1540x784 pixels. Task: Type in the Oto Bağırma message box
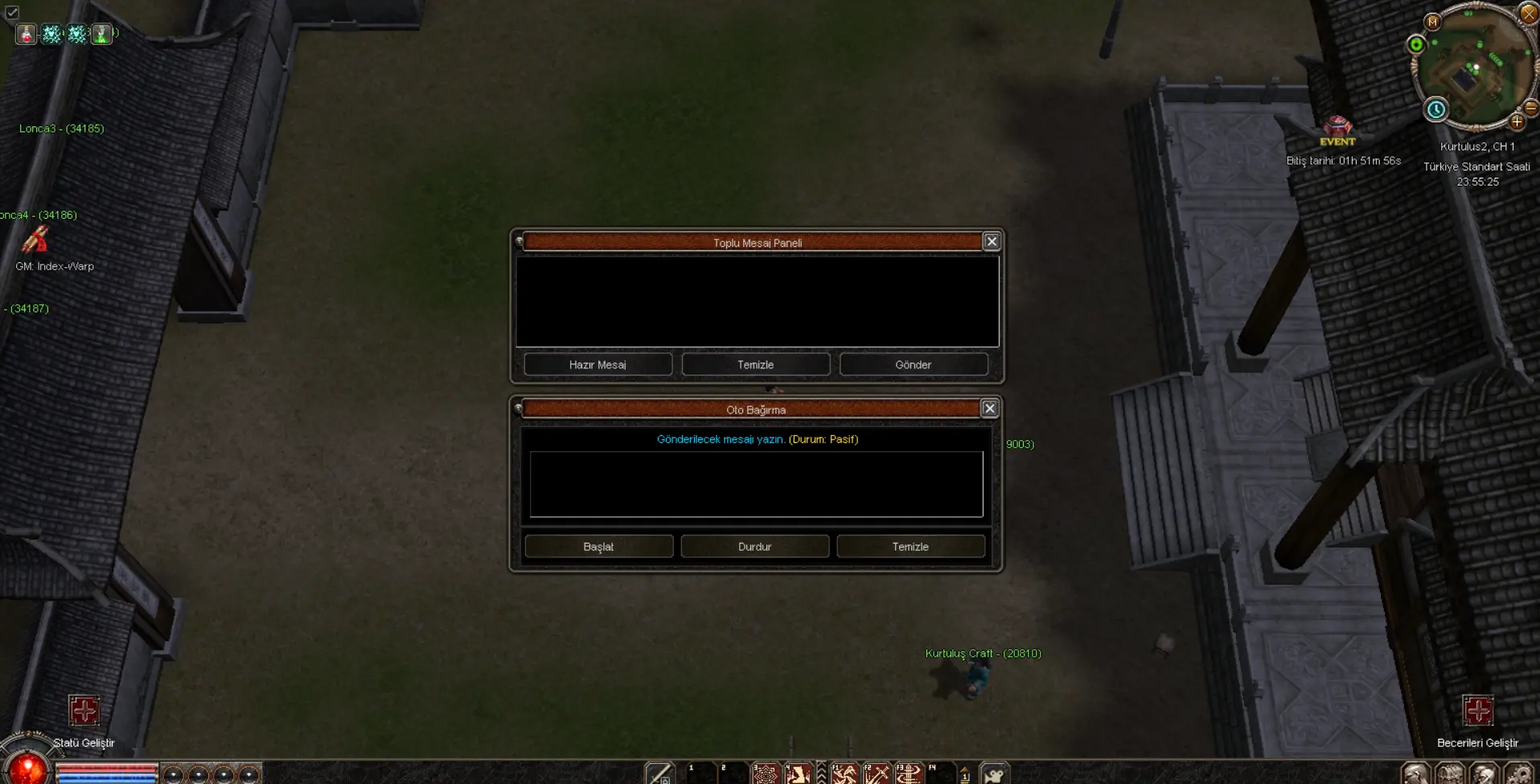756,484
